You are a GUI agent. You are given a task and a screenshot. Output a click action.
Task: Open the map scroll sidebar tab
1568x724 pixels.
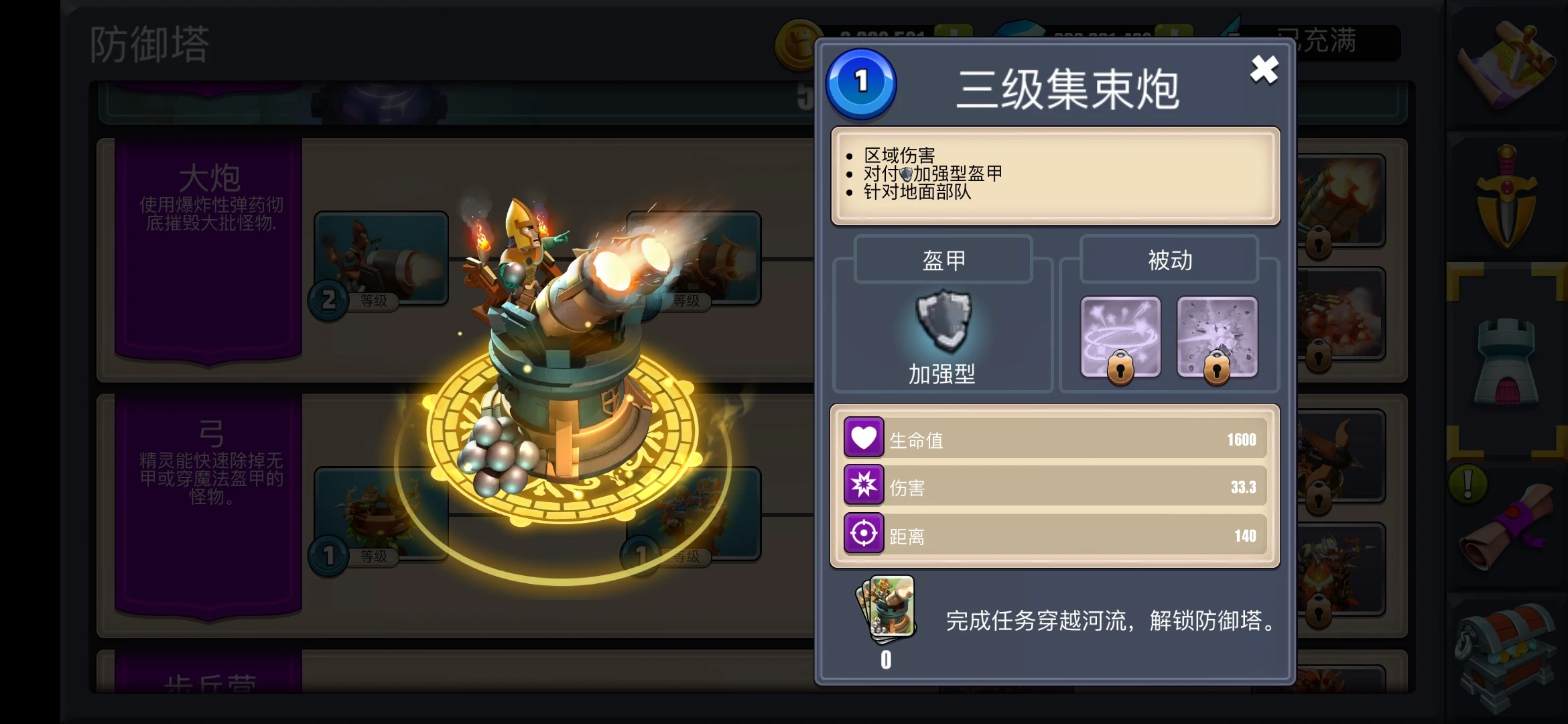click(x=1506, y=64)
